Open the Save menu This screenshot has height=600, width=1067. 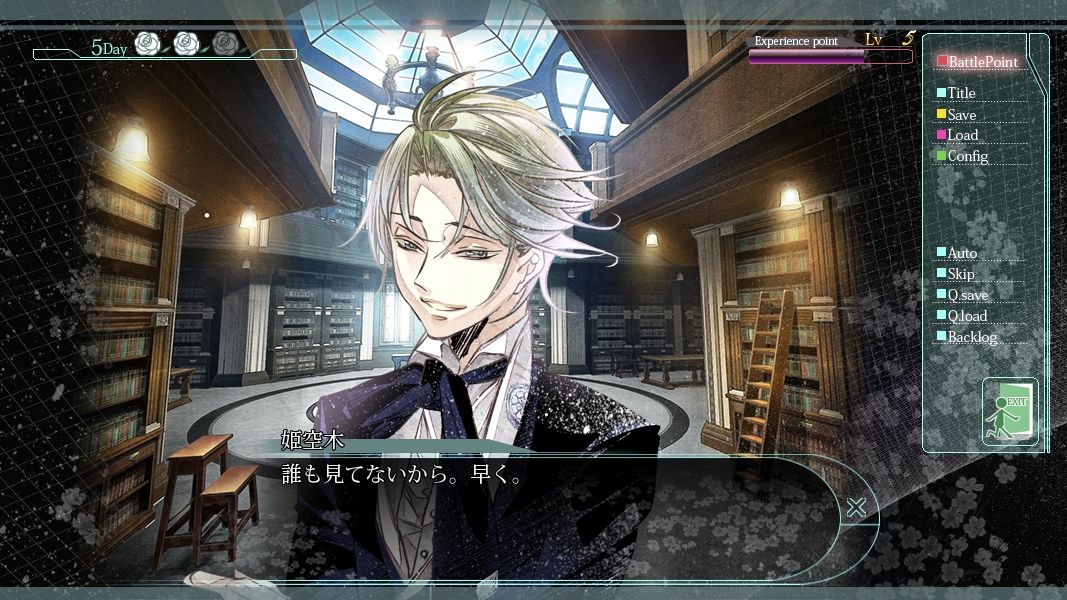[x=960, y=115]
